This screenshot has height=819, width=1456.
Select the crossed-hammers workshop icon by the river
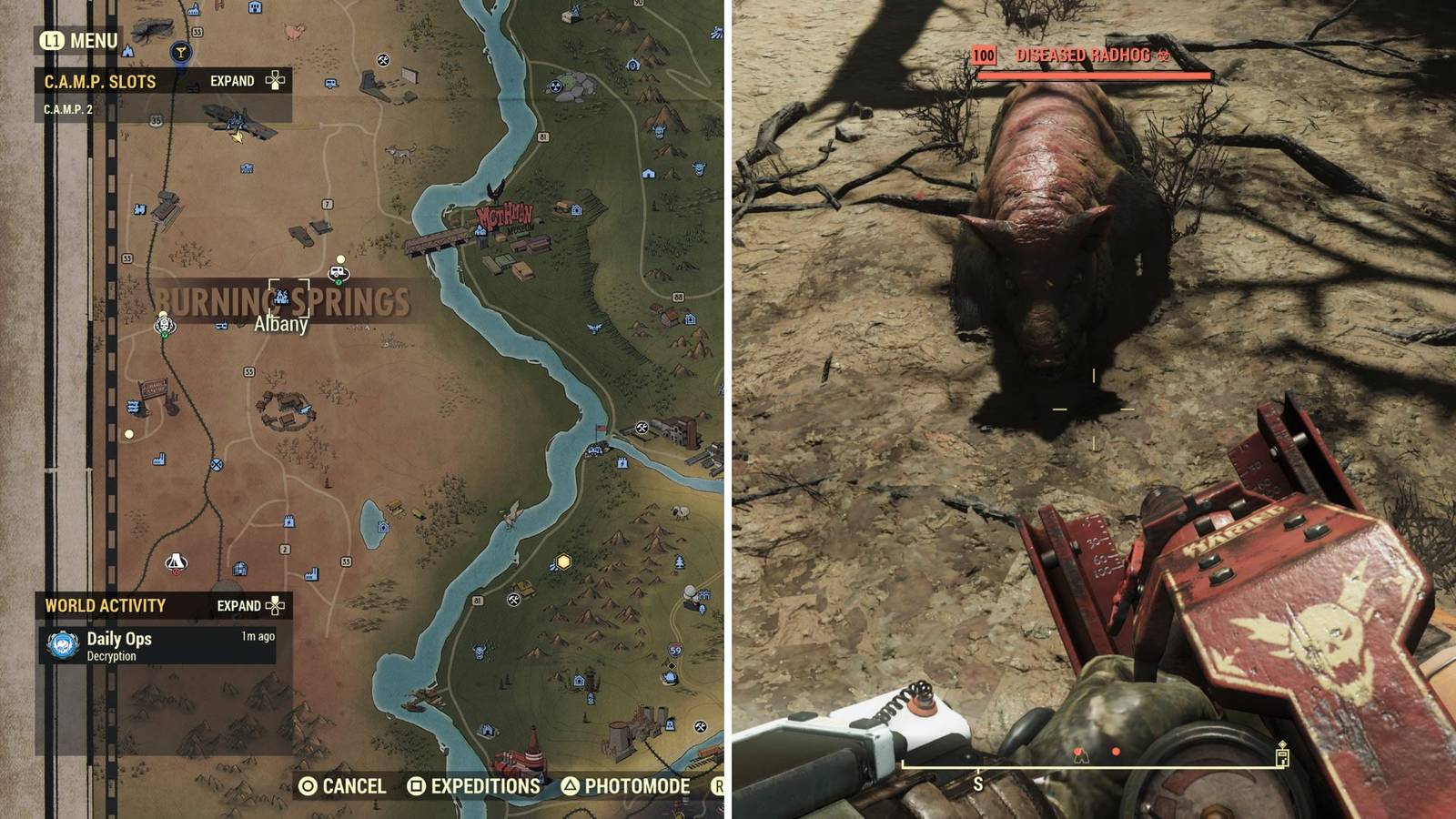(x=642, y=428)
